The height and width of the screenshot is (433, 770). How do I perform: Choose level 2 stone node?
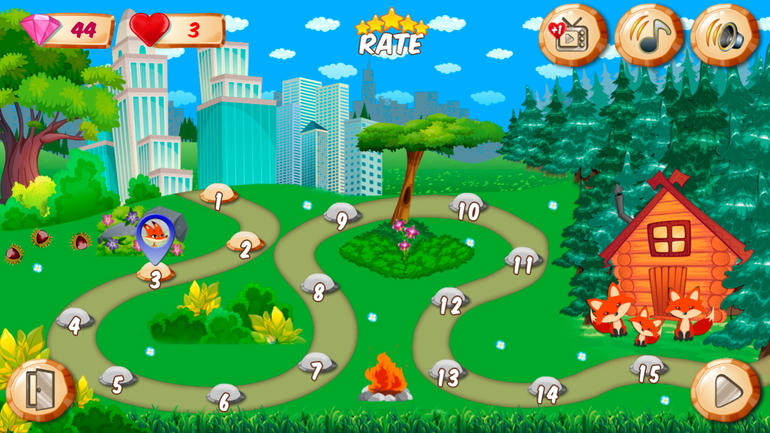coord(245,246)
